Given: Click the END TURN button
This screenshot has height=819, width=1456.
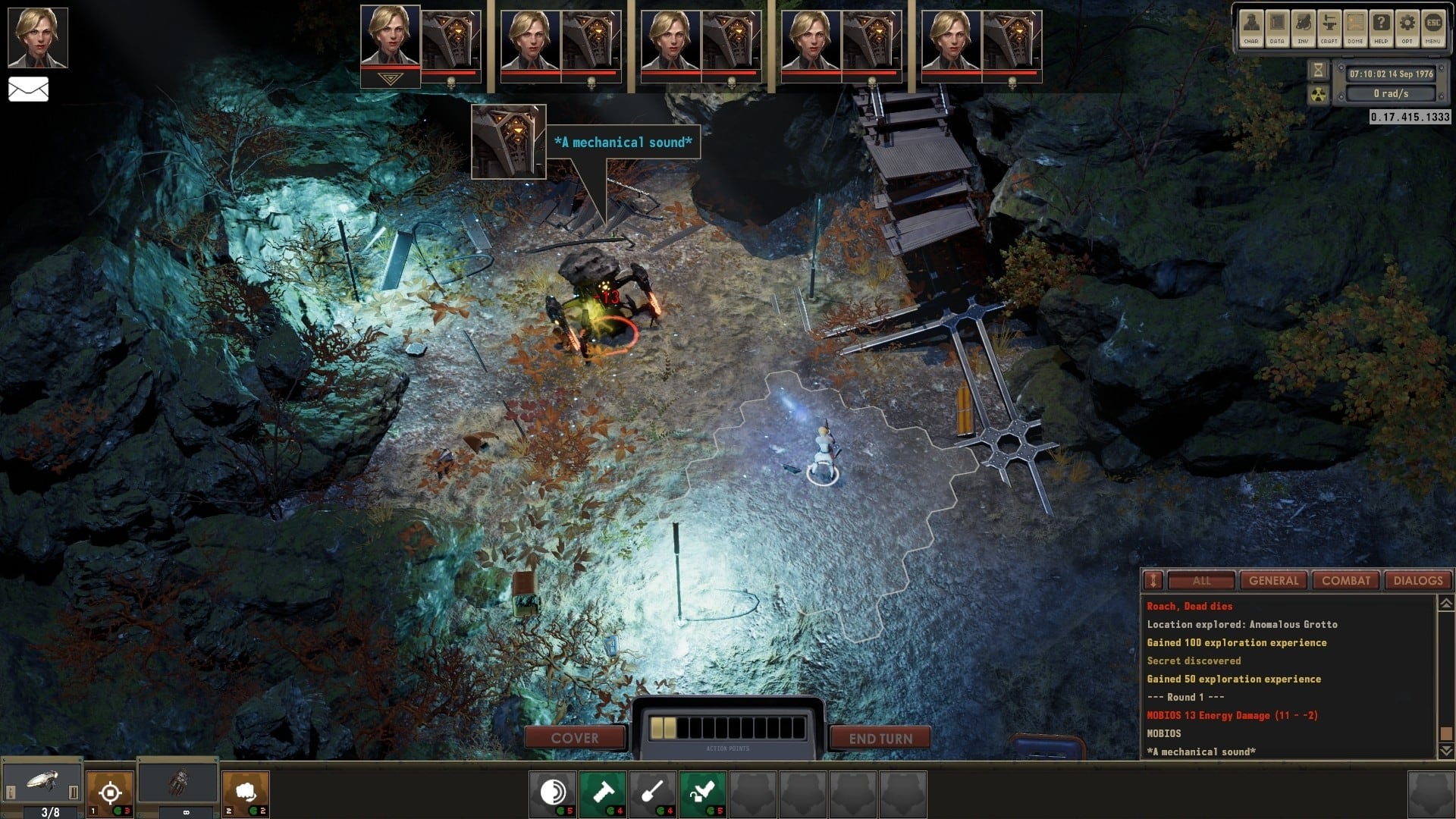Looking at the screenshot, I should (x=880, y=738).
